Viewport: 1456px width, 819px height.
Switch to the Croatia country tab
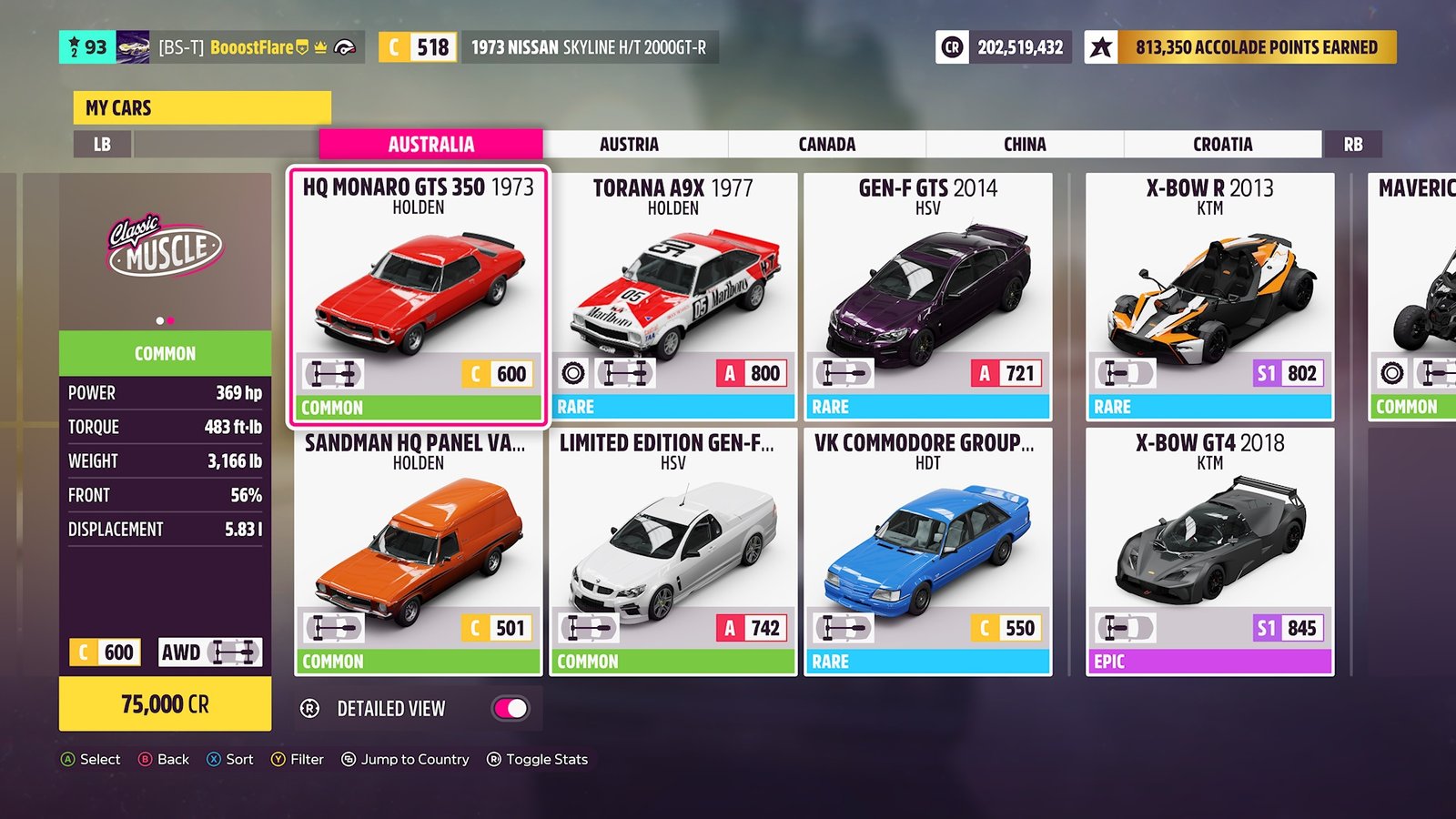(1222, 145)
